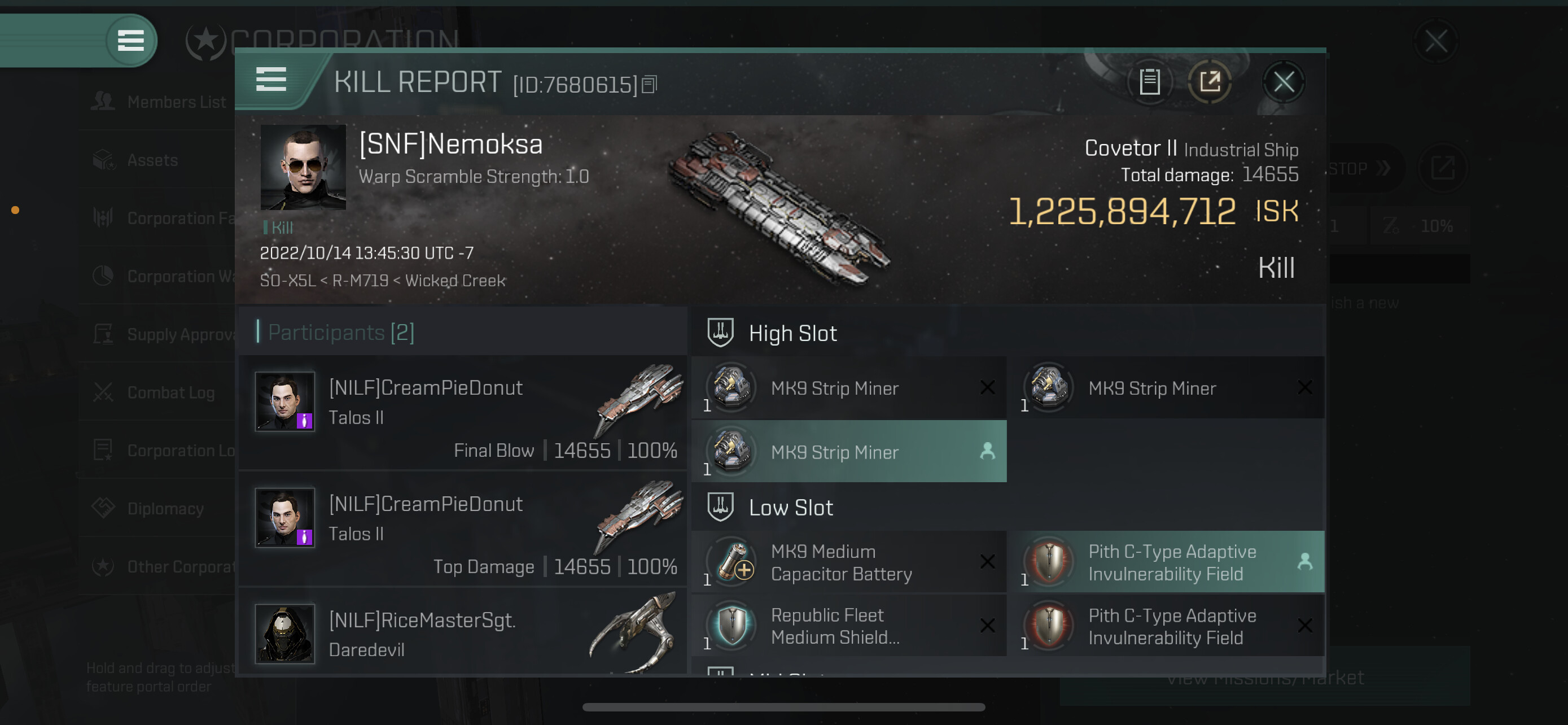Select the MK9 Medium Capacitor Battery
Screen dimensions: 1568x725
pos(848,562)
